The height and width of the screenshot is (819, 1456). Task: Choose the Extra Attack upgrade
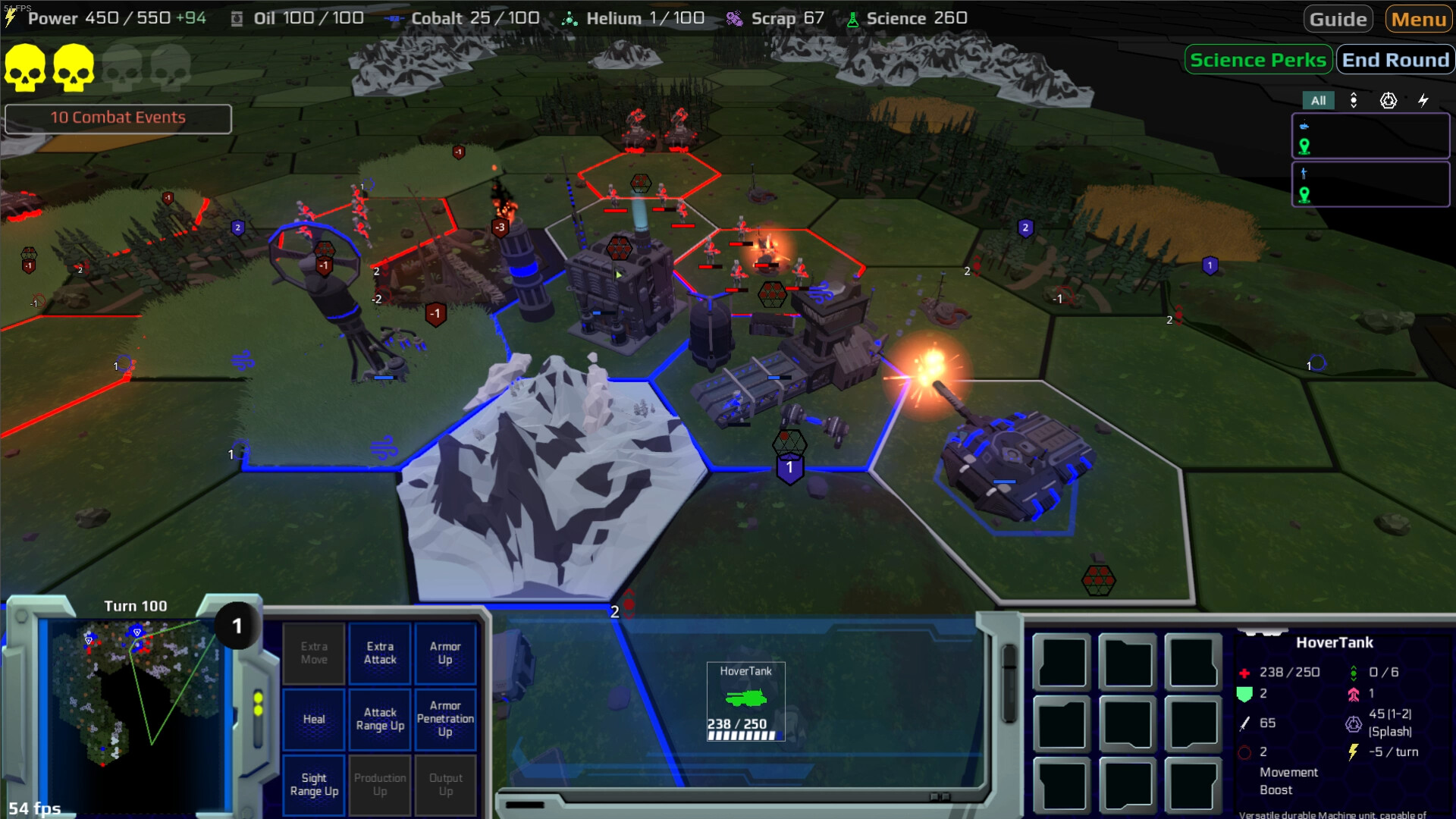[380, 653]
